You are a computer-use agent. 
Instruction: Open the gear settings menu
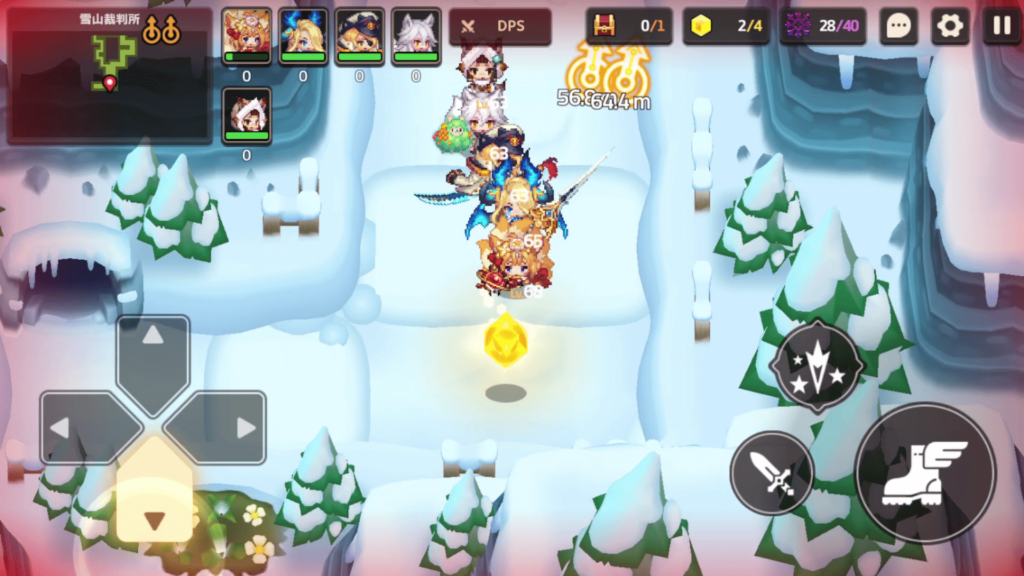click(x=949, y=27)
